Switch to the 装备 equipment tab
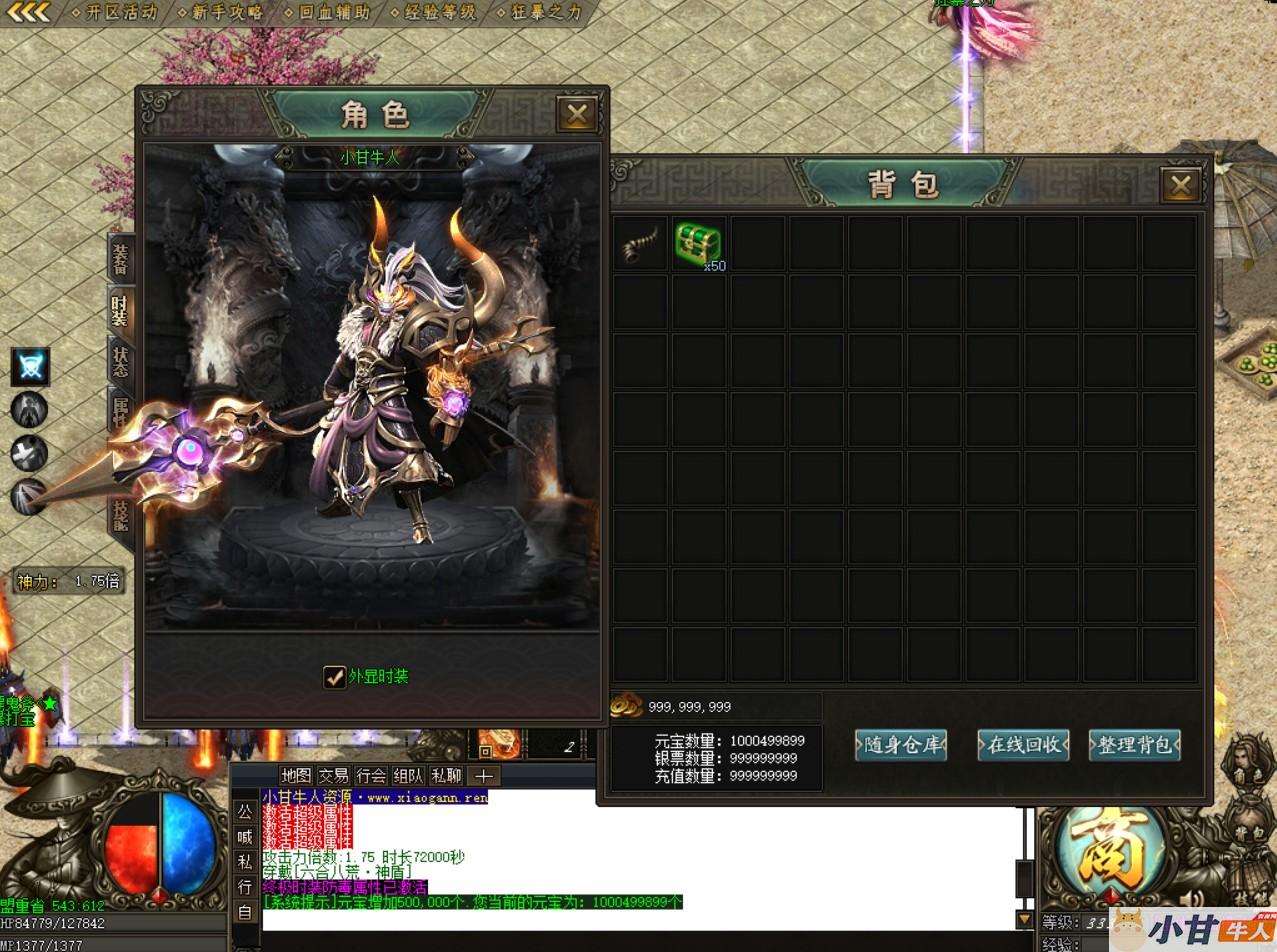Screen dimensions: 1277x952 click(x=120, y=258)
